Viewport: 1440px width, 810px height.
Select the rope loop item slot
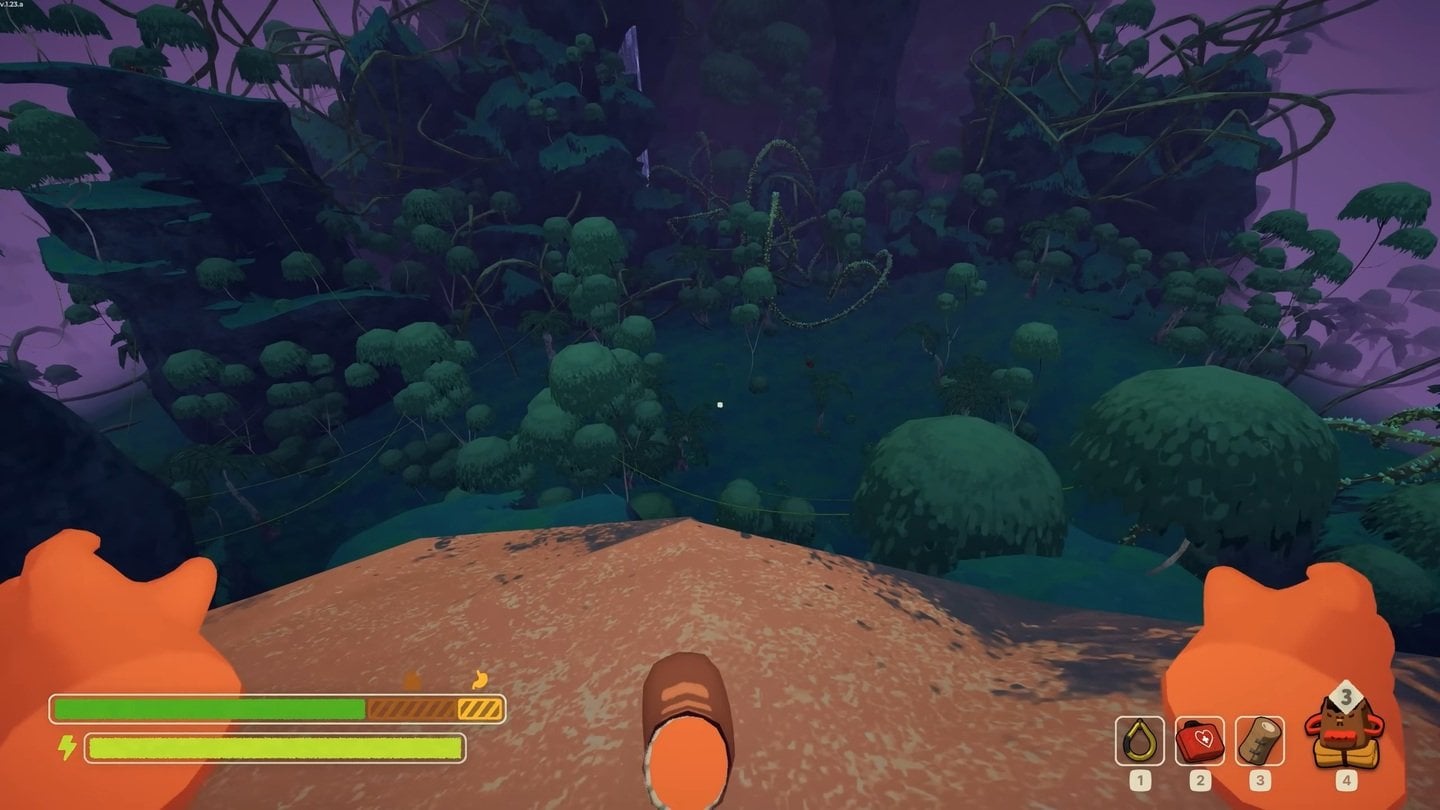click(x=1139, y=741)
